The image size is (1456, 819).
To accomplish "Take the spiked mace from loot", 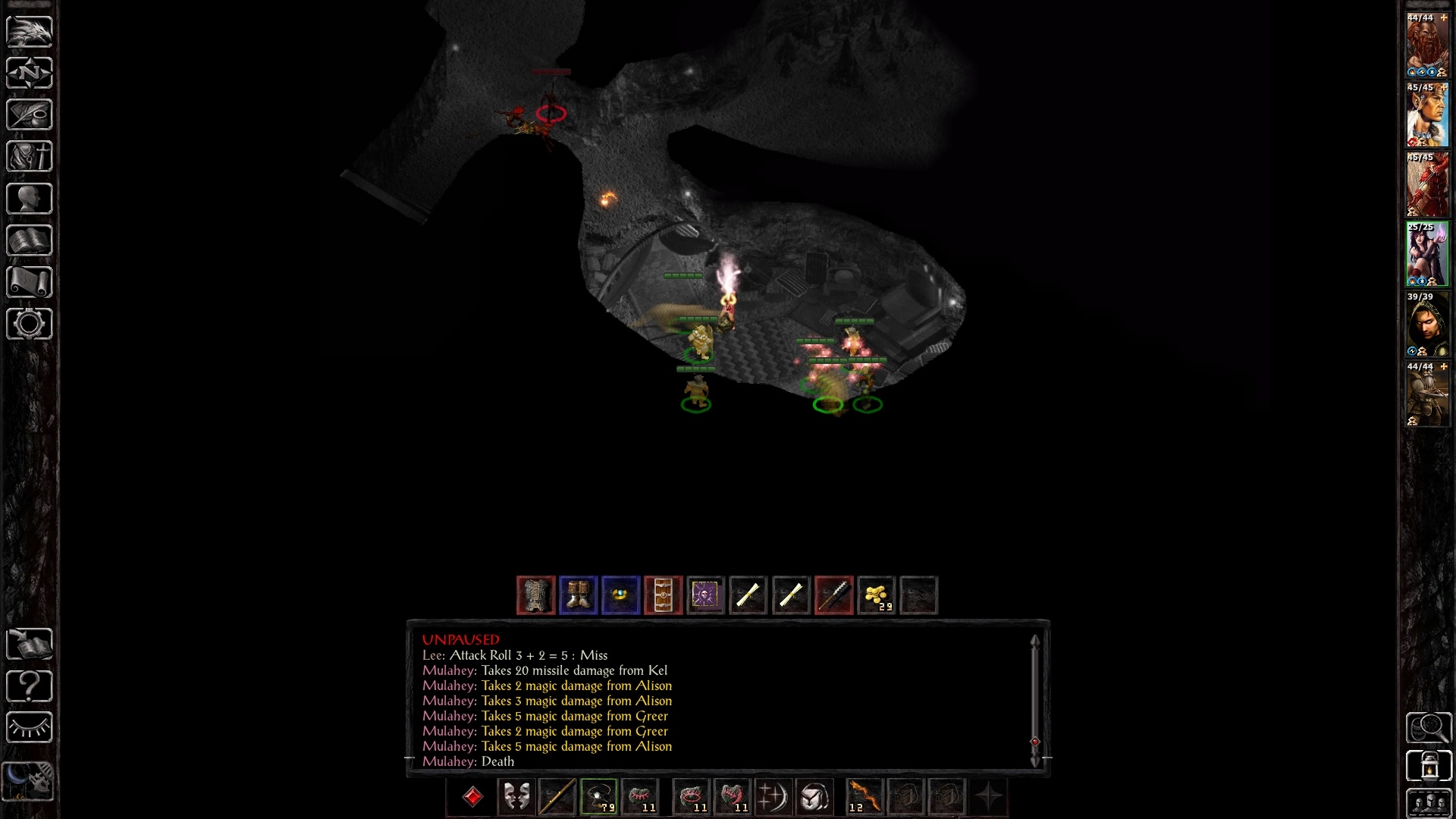I will pos(833,595).
